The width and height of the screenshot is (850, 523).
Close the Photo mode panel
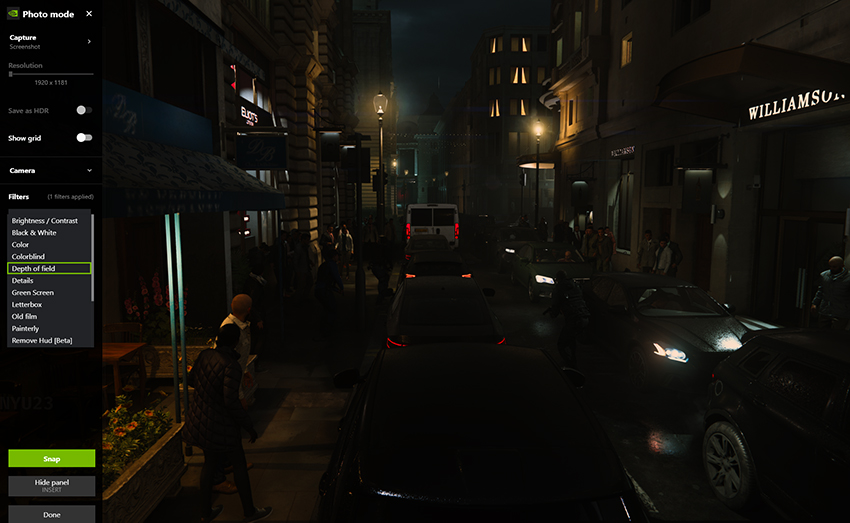[89, 14]
